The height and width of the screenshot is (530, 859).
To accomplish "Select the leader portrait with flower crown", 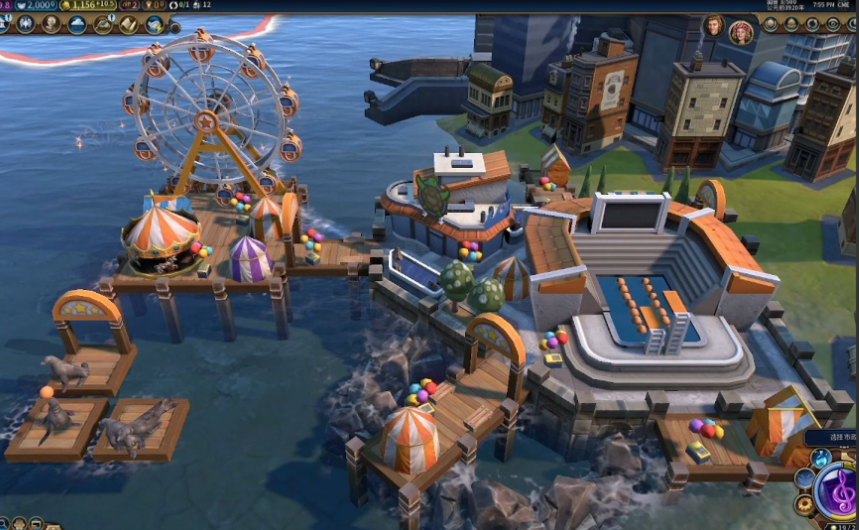I will click(x=740, y=32).
